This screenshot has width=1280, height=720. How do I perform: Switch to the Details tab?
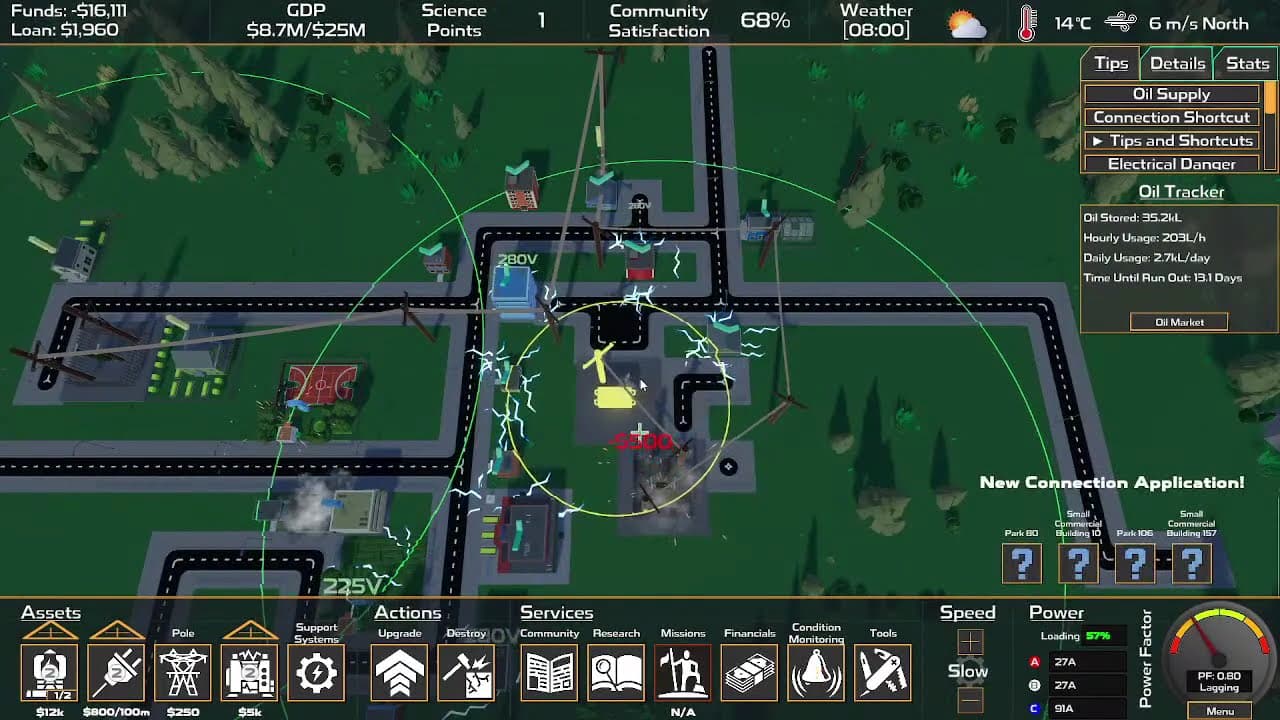point(1177,64)
